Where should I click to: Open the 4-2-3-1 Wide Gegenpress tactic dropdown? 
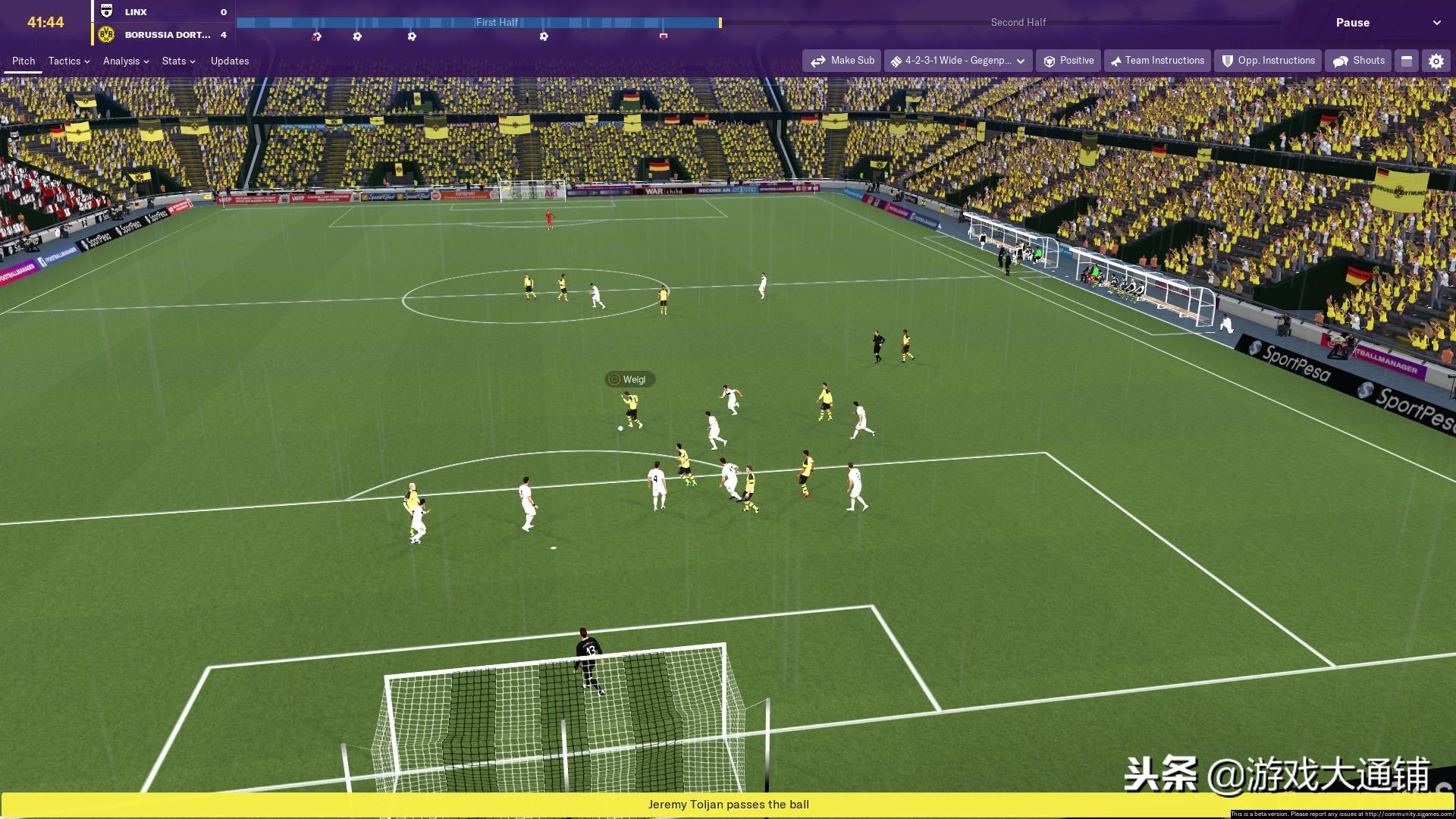pos(958,61)
